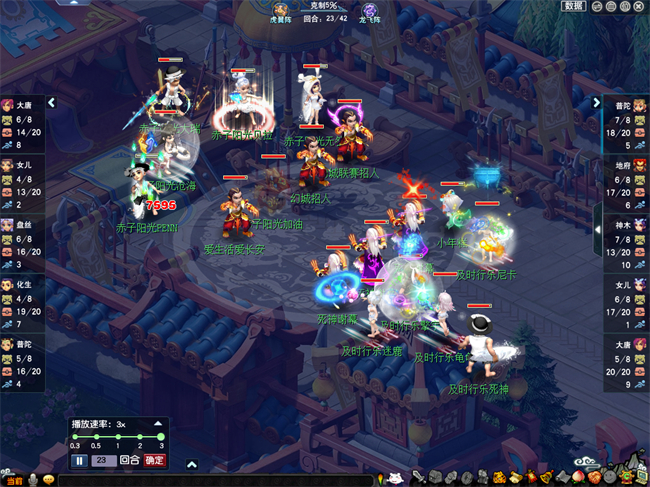Collapse the playback speed panel
Image resolution: width=650 pixels, height=487 pixels.
click(x=159, y=424)
